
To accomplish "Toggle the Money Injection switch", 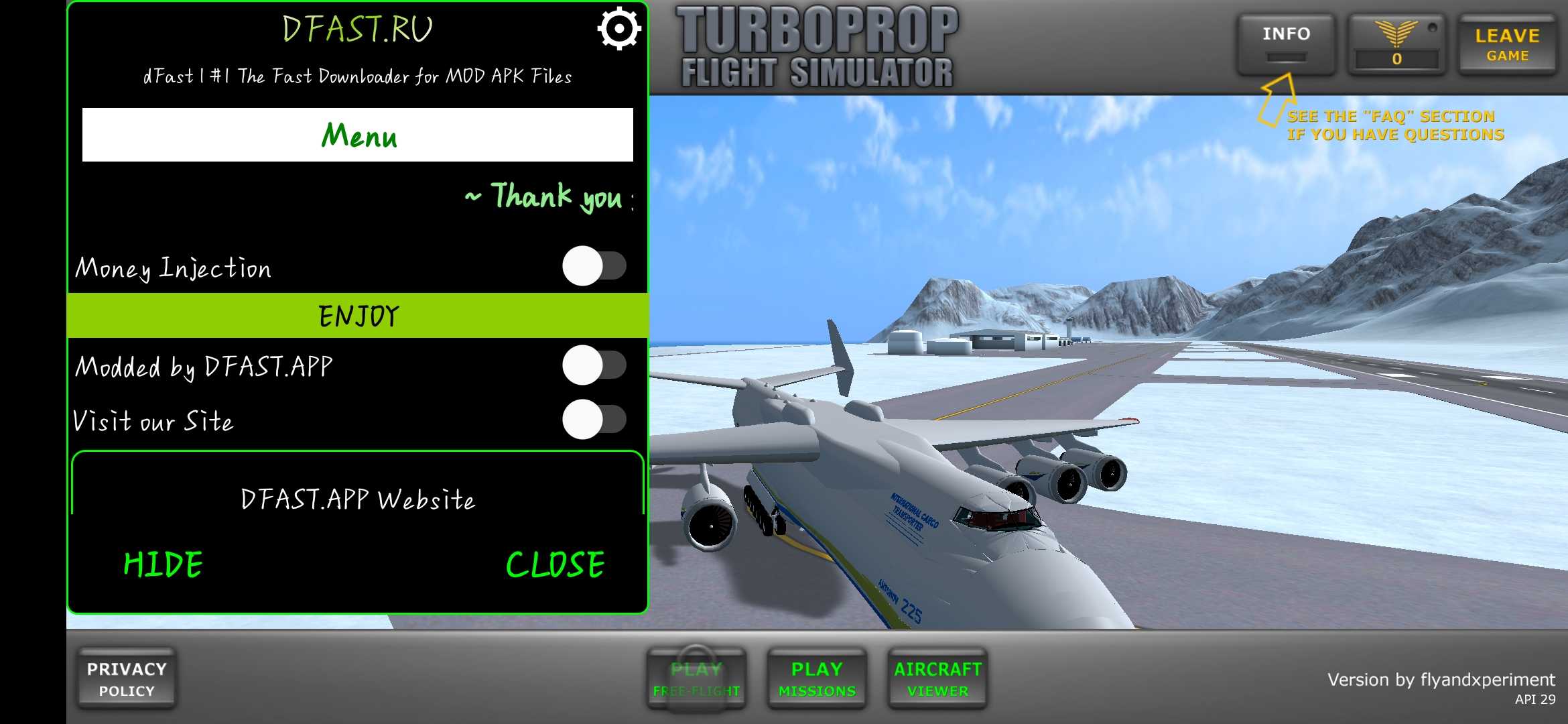I will pyautogui.click(x=594, y=266).
